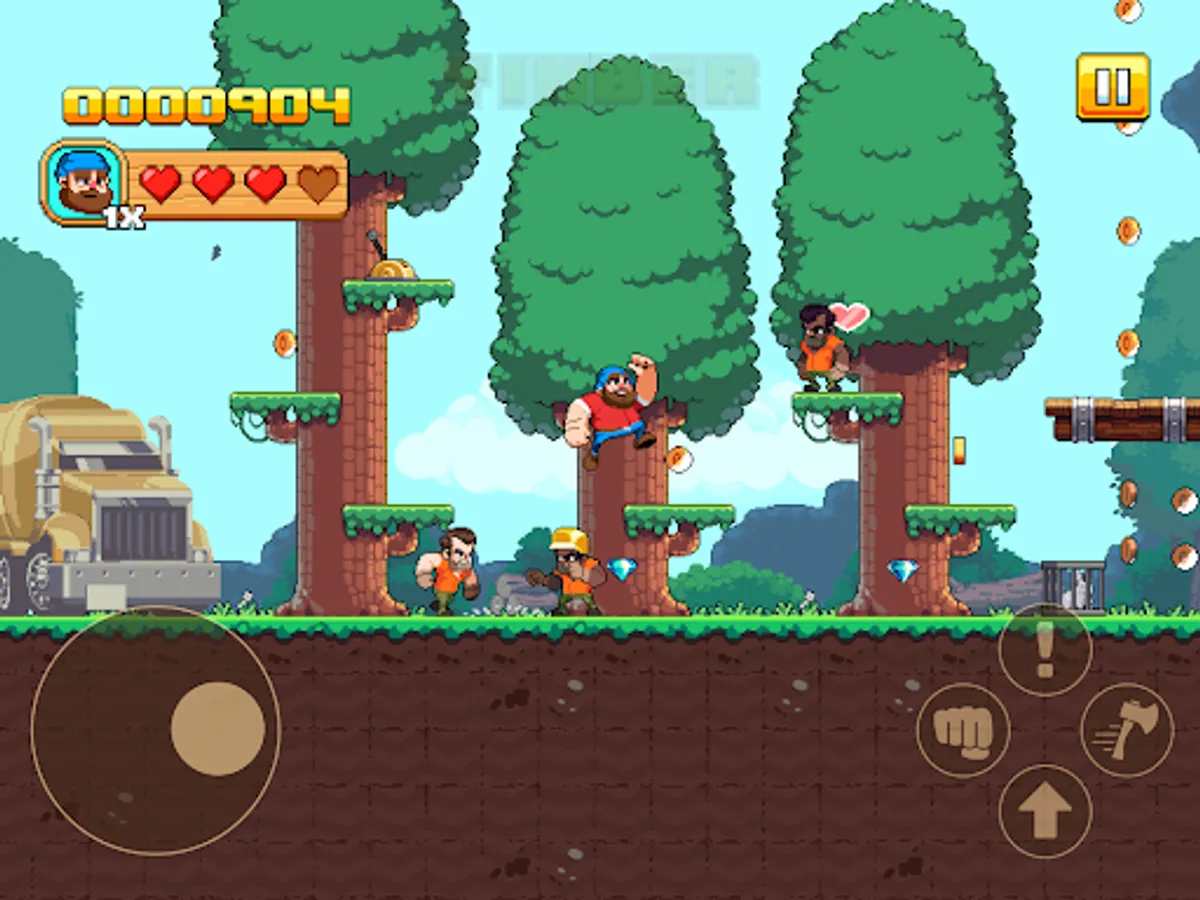Tap the virtual joystick thumb knob
This screenshot has width=1200, height=900.
point(218,729)
